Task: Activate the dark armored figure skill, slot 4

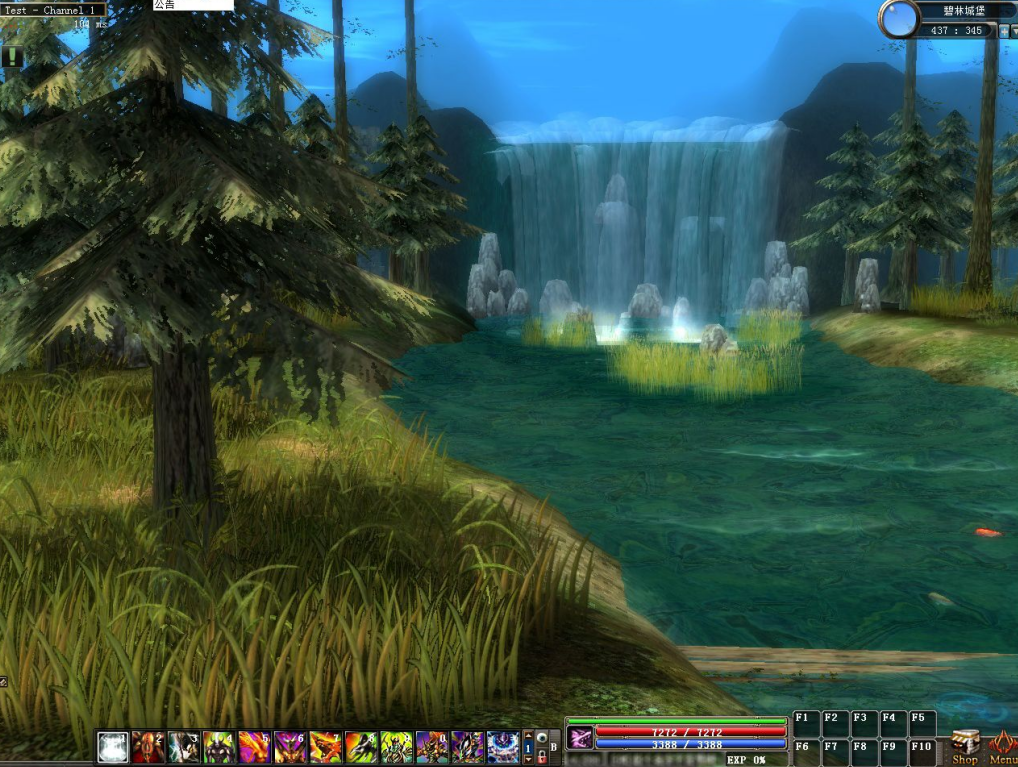Action: click(x=219, y=747)
